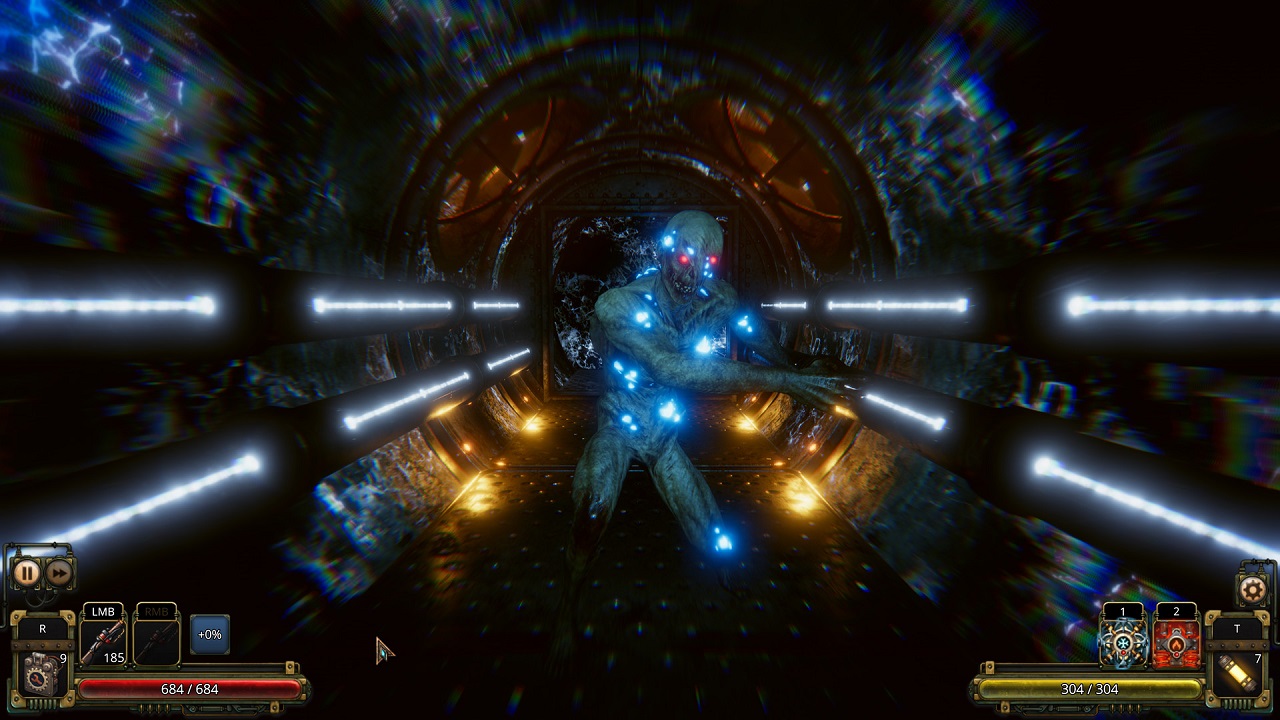Toggle fast-forward game speed
1280x720 pixels.
pyautogui.click(x=57, y=572)
